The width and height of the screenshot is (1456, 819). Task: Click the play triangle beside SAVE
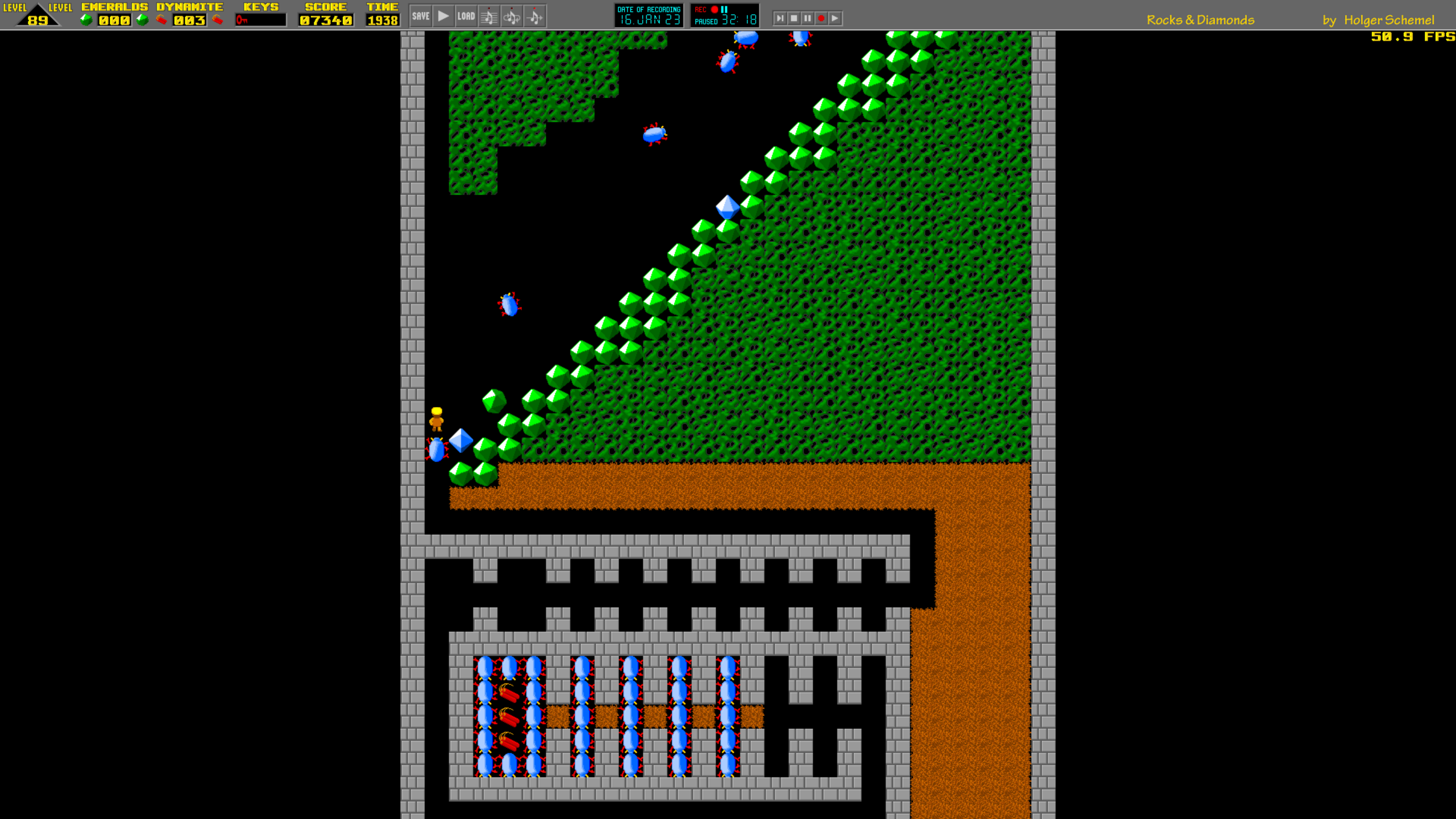[443, 16]
